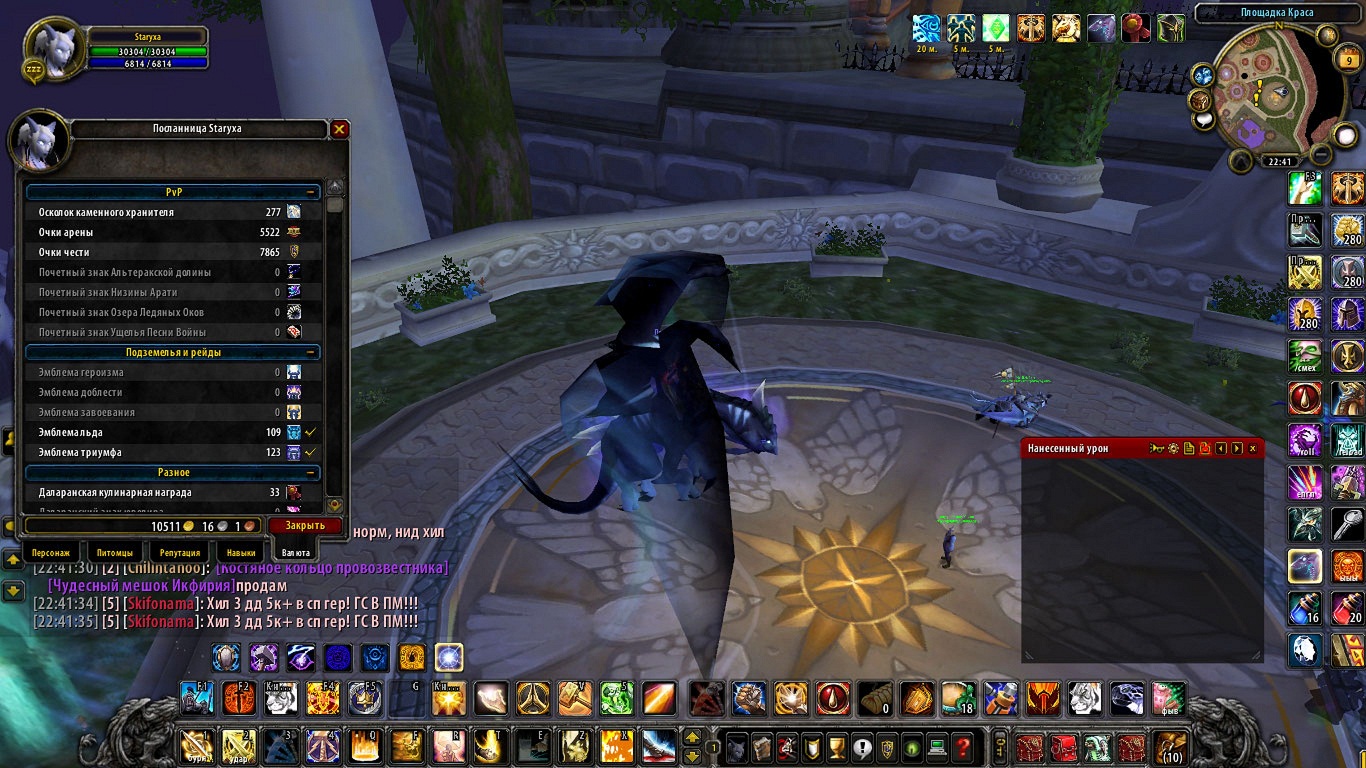Viewport: 1366px width, 768px height.
Task: Select the Навыки tab
Action: (241, 552)
